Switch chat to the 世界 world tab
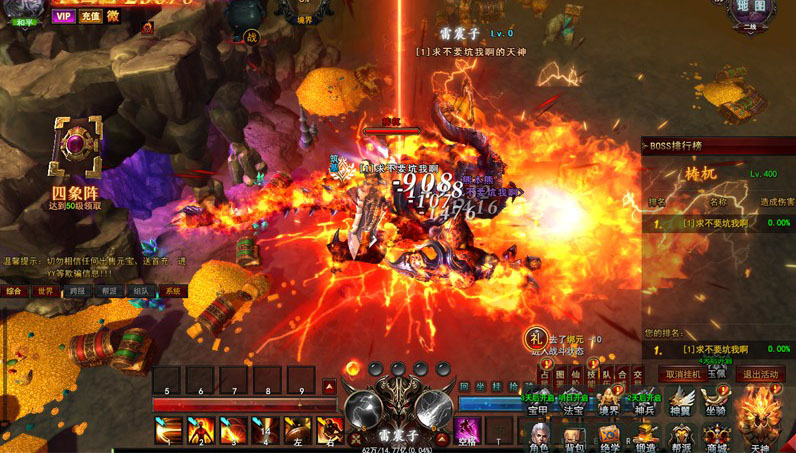The width and height of the screenshot is (796, 453). [x=46, y=291]
